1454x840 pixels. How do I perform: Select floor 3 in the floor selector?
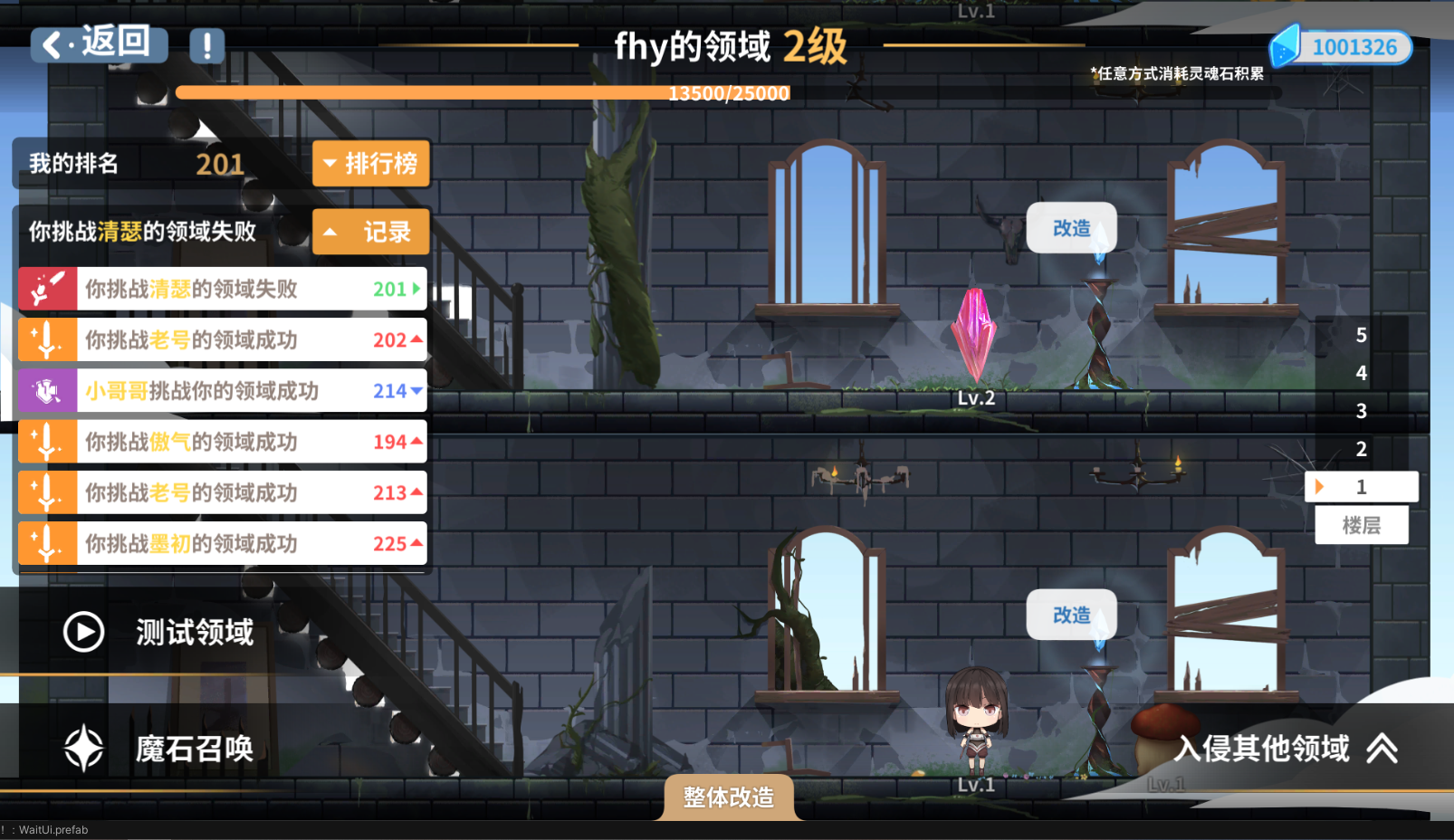(x=1362, y=411)
